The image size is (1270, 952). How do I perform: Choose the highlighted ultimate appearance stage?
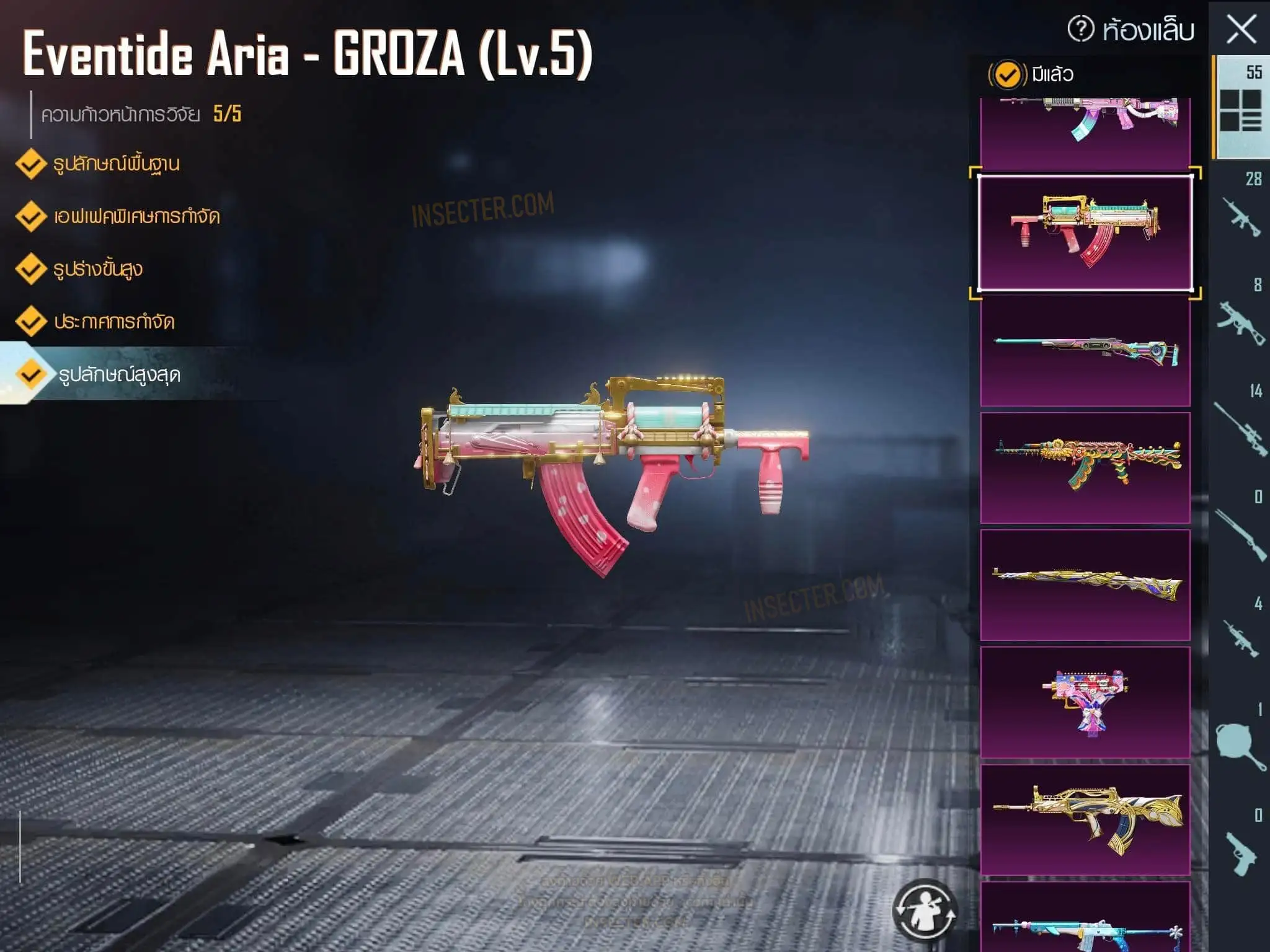(x=119, y=375)
